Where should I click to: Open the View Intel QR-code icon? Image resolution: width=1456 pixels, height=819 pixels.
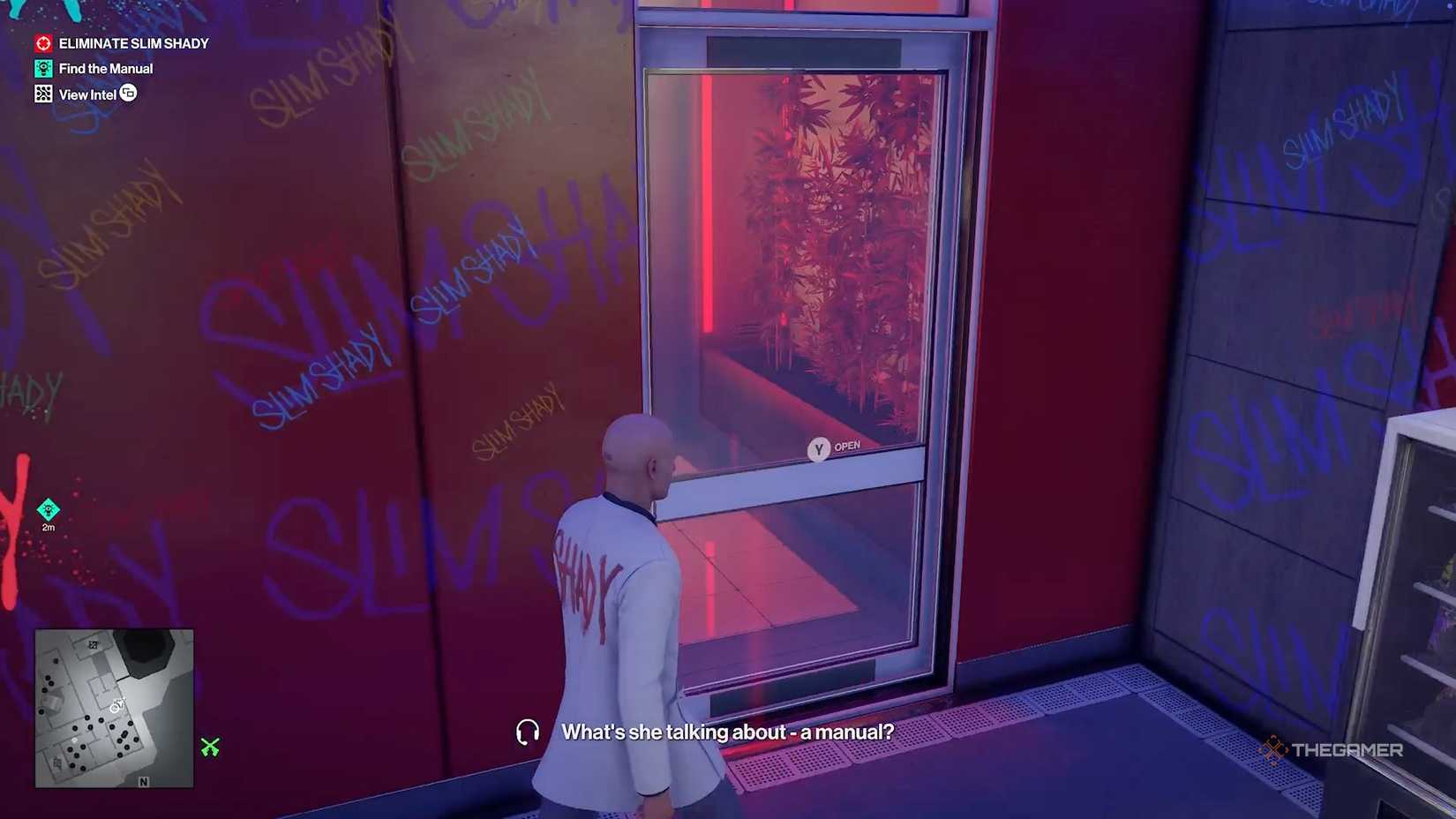[43, 94]
